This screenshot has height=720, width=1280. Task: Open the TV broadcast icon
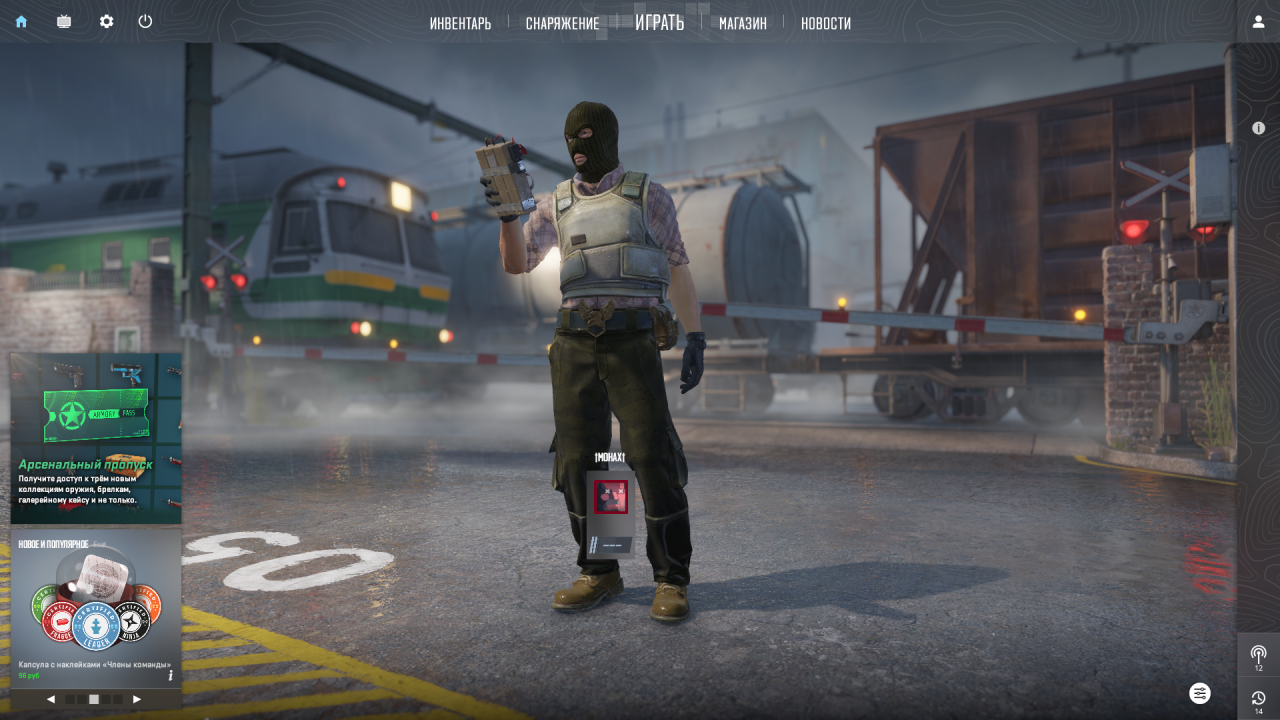click(x=64, y=21)
